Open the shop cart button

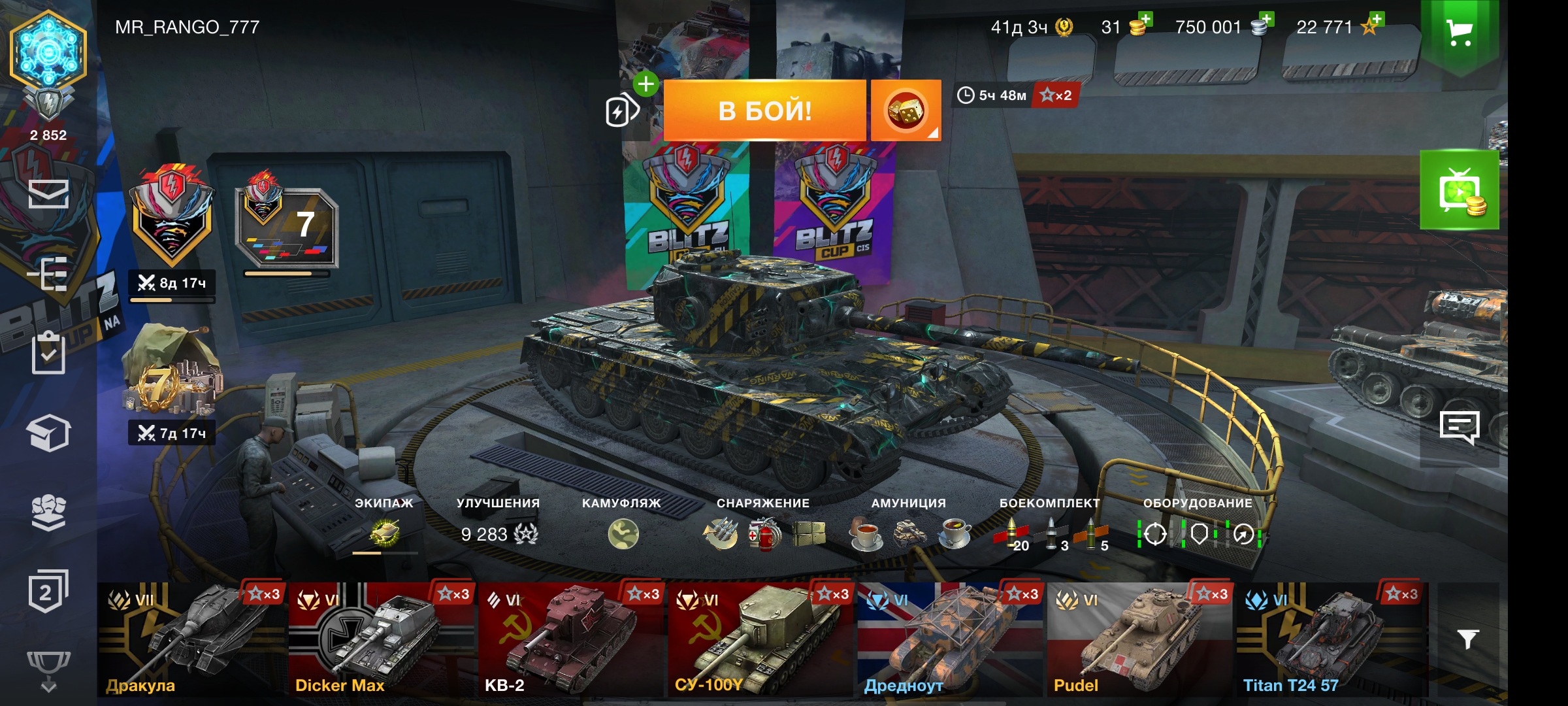tap(1459, 32)
